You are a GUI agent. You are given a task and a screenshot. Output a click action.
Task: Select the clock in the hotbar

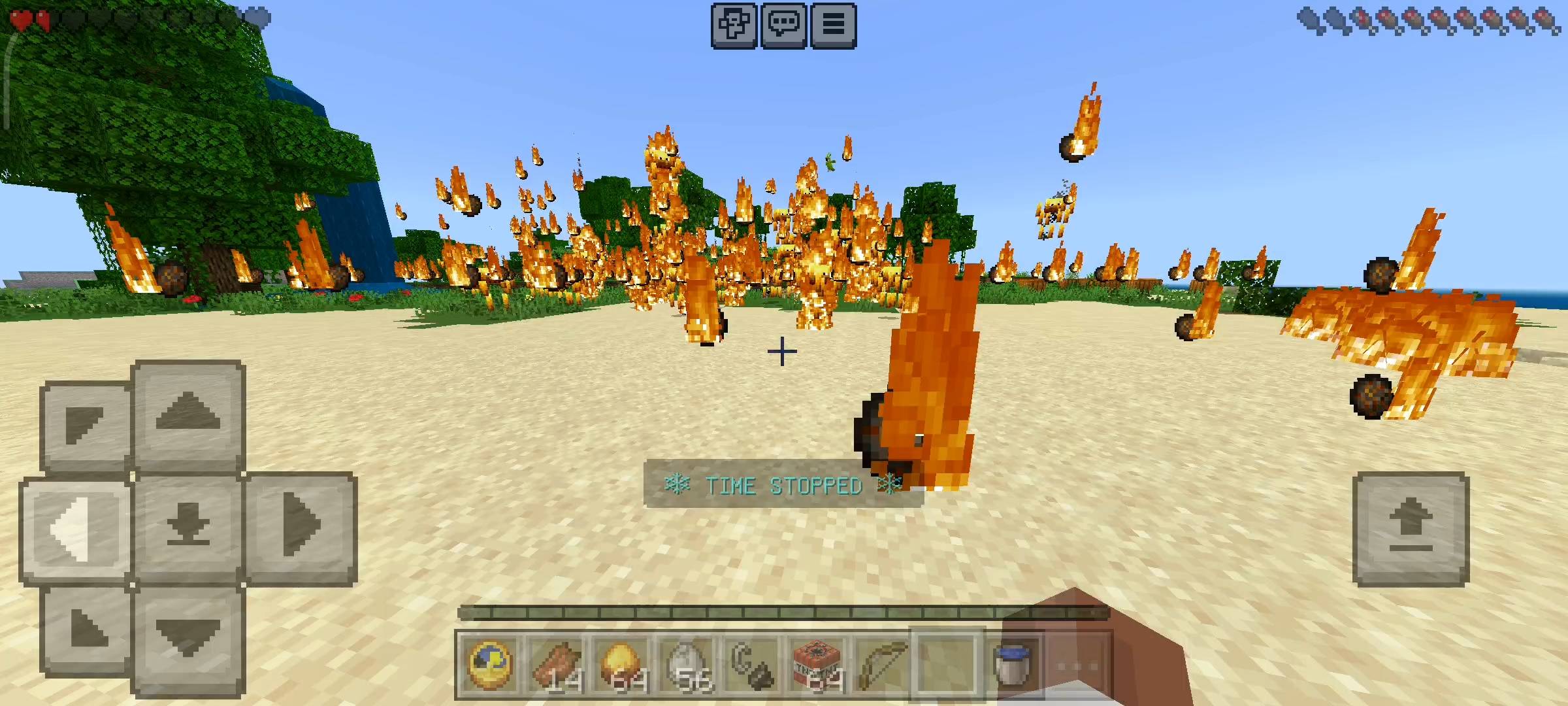pos(490,665)
